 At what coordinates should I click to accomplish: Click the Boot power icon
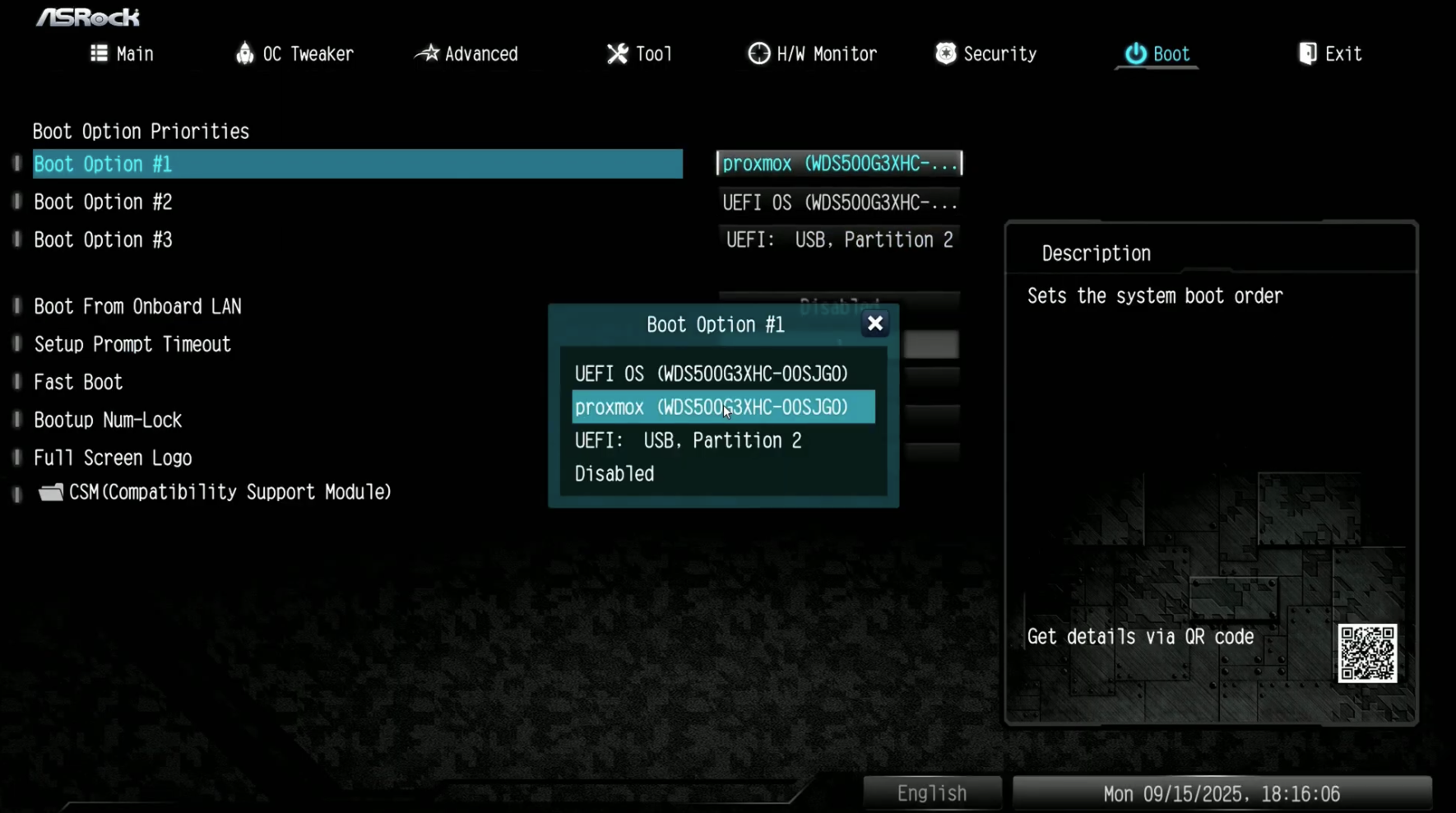1135,53
